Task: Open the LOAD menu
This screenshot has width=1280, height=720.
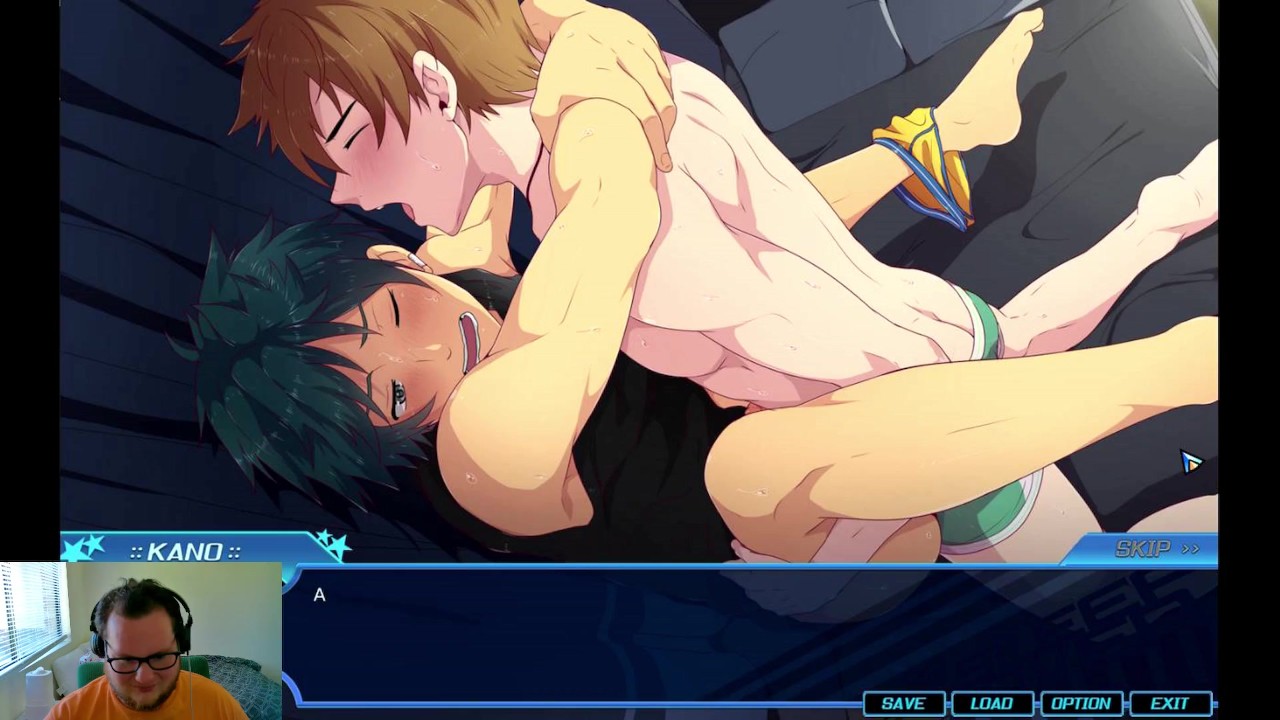Action: point(991,704)
